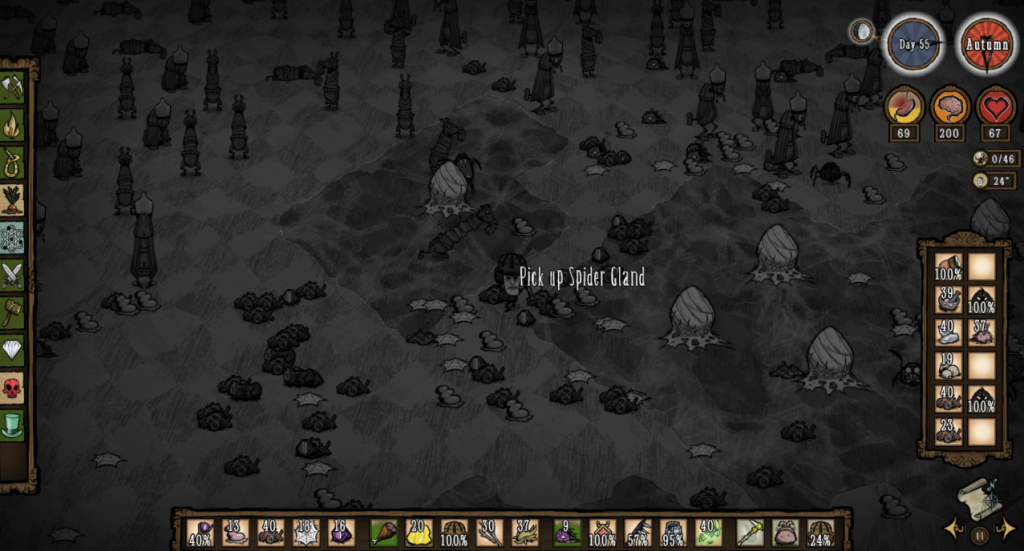Screen dimensions: 1024x551
Task: Select the backpack in the body equipment slot
Action: (x=786, y=532)
